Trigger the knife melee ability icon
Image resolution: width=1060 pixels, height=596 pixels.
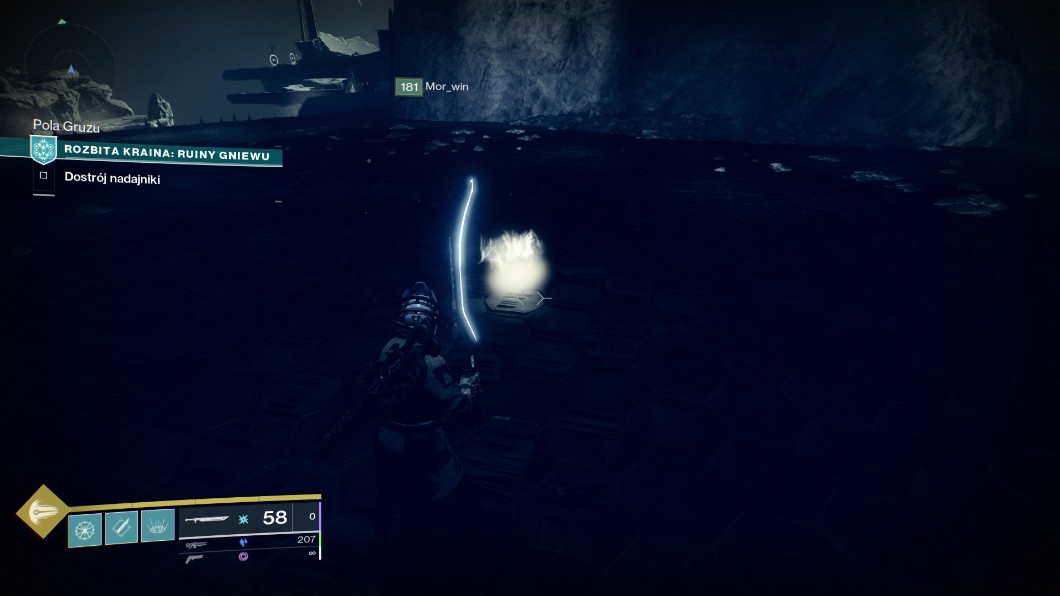[121, 527]
